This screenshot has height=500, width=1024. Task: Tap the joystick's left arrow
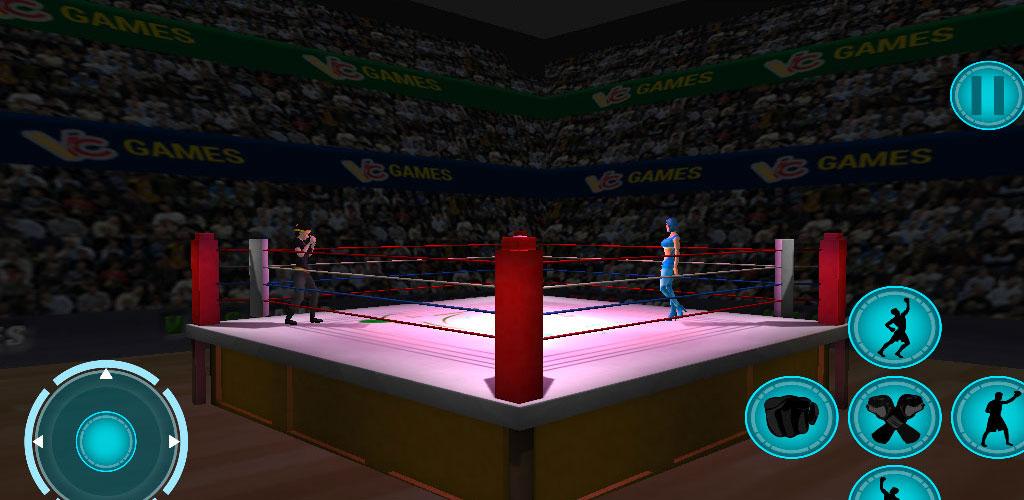pos(39,441)
